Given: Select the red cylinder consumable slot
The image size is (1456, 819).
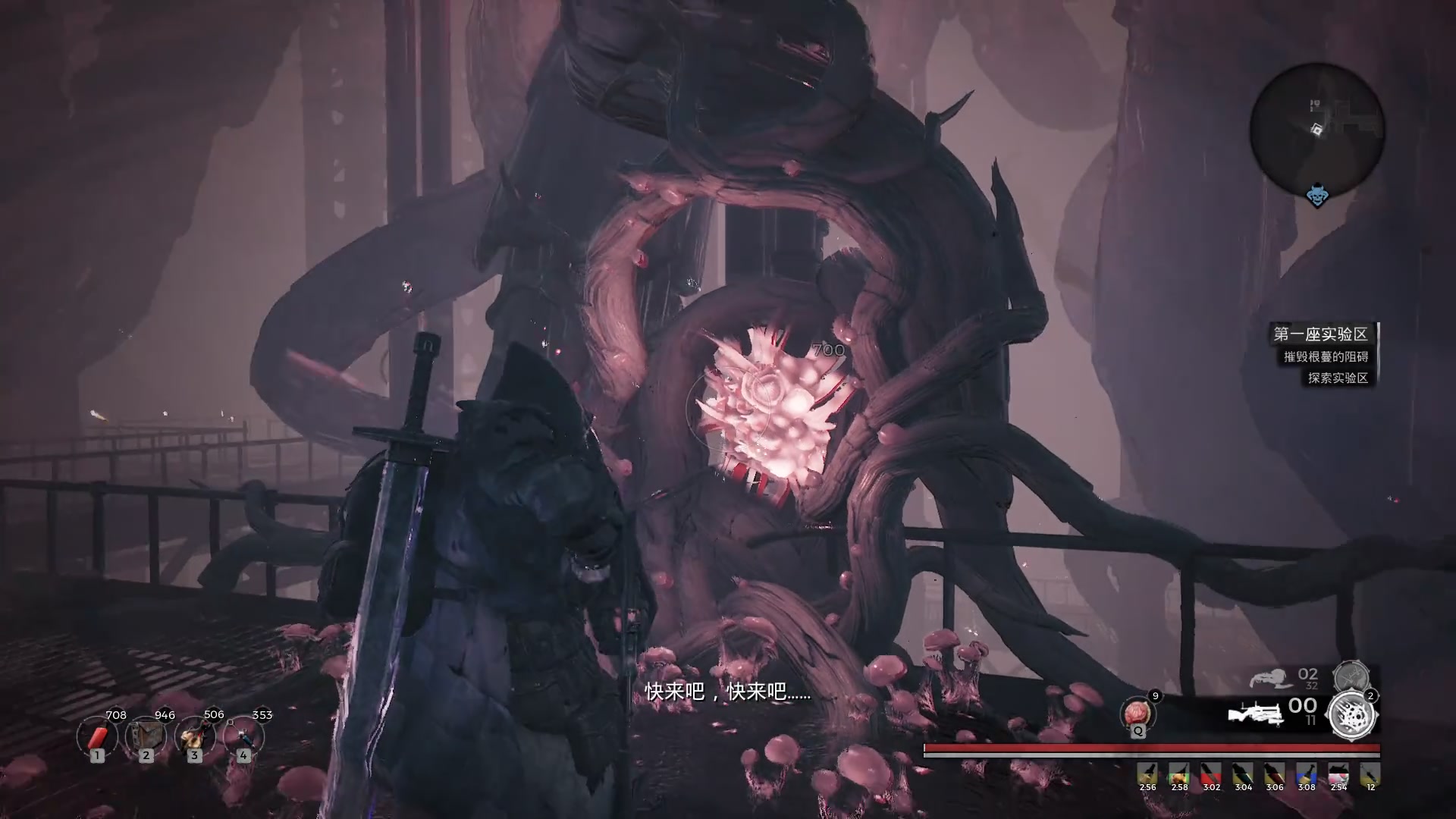Looking at the screenshot, I should click(x=97, y=736).
